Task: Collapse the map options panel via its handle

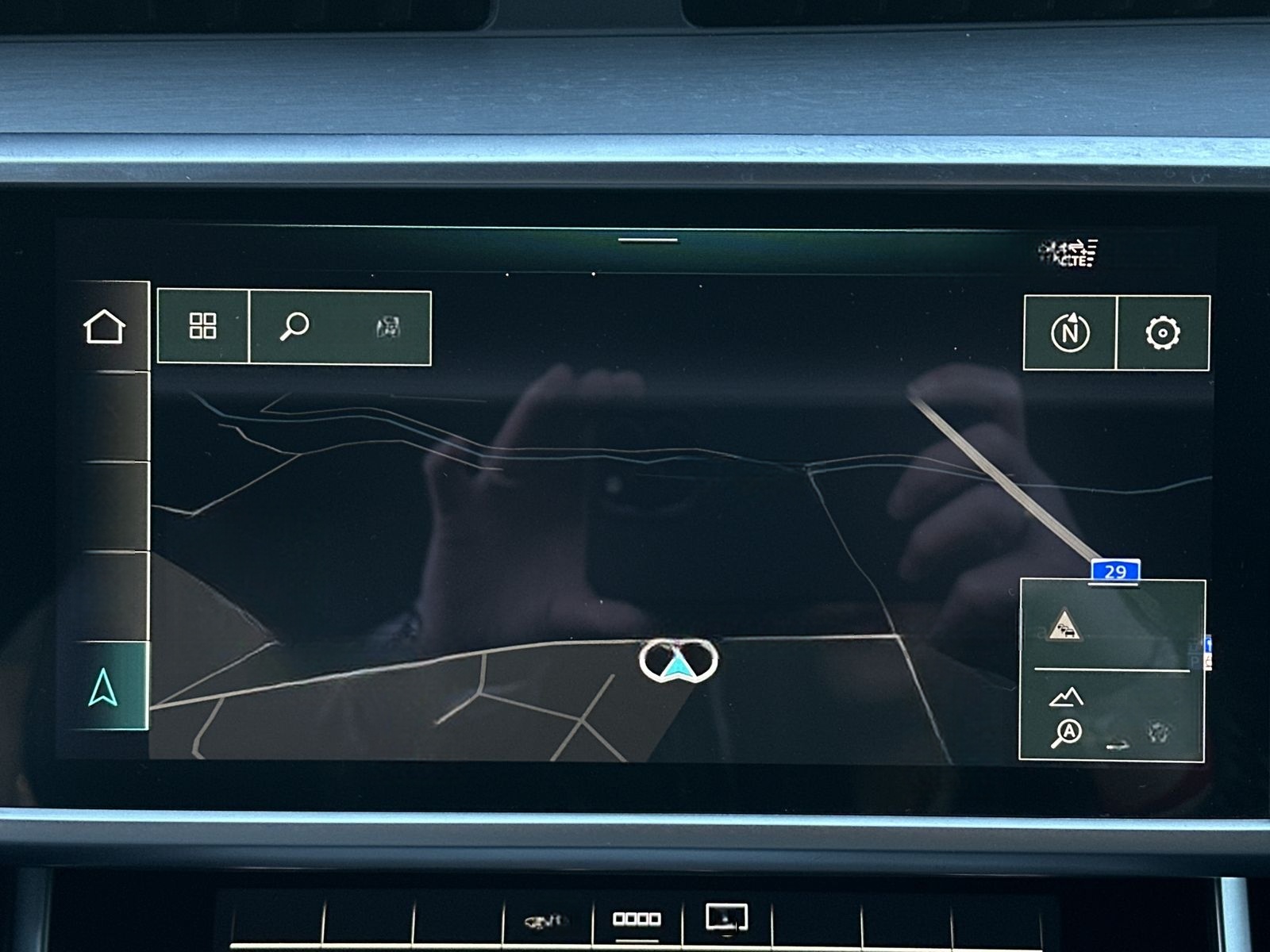Action: (1113, 584)
